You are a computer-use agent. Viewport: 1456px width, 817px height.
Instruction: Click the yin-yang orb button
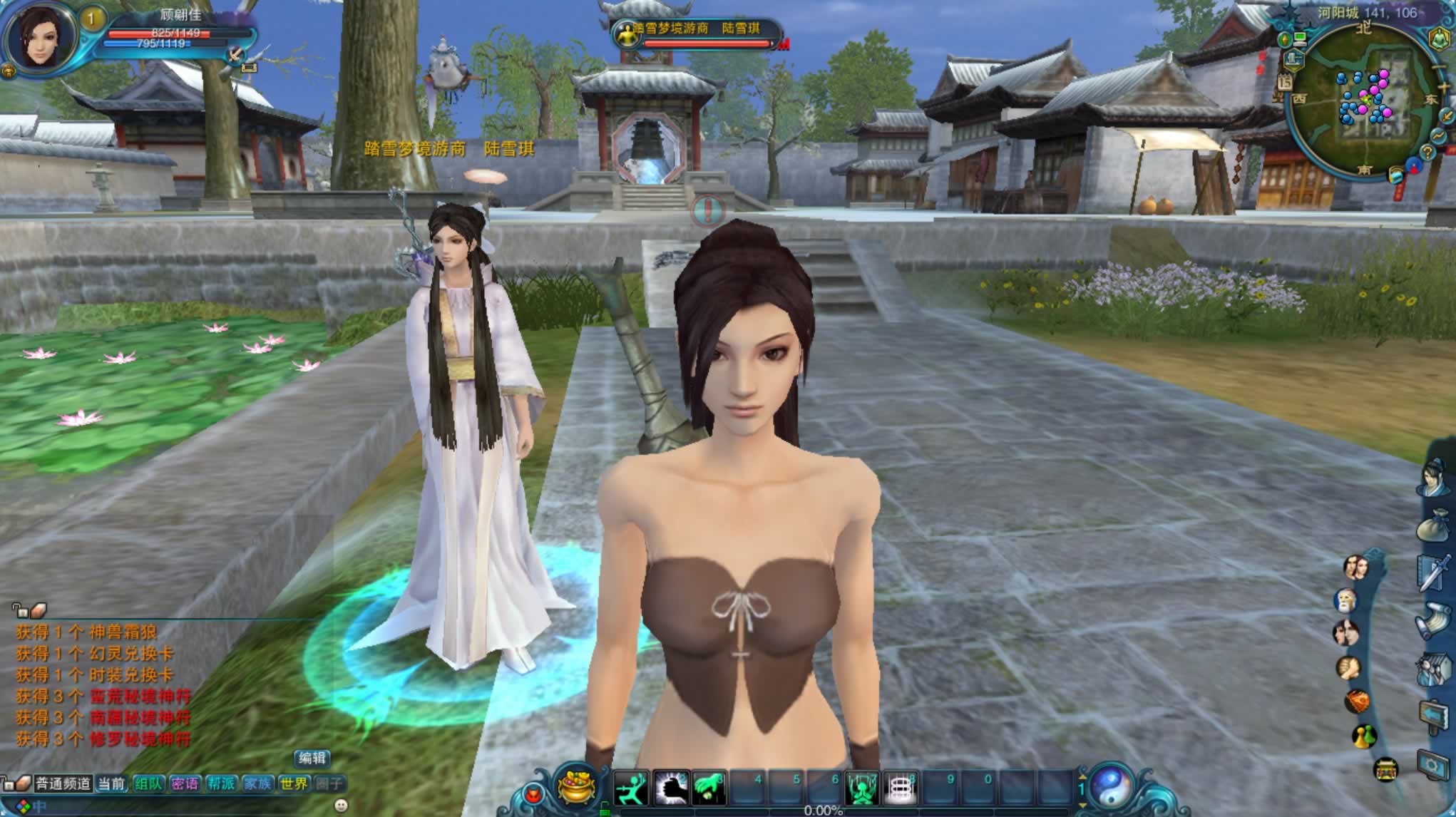click(x=1112, y=788)
